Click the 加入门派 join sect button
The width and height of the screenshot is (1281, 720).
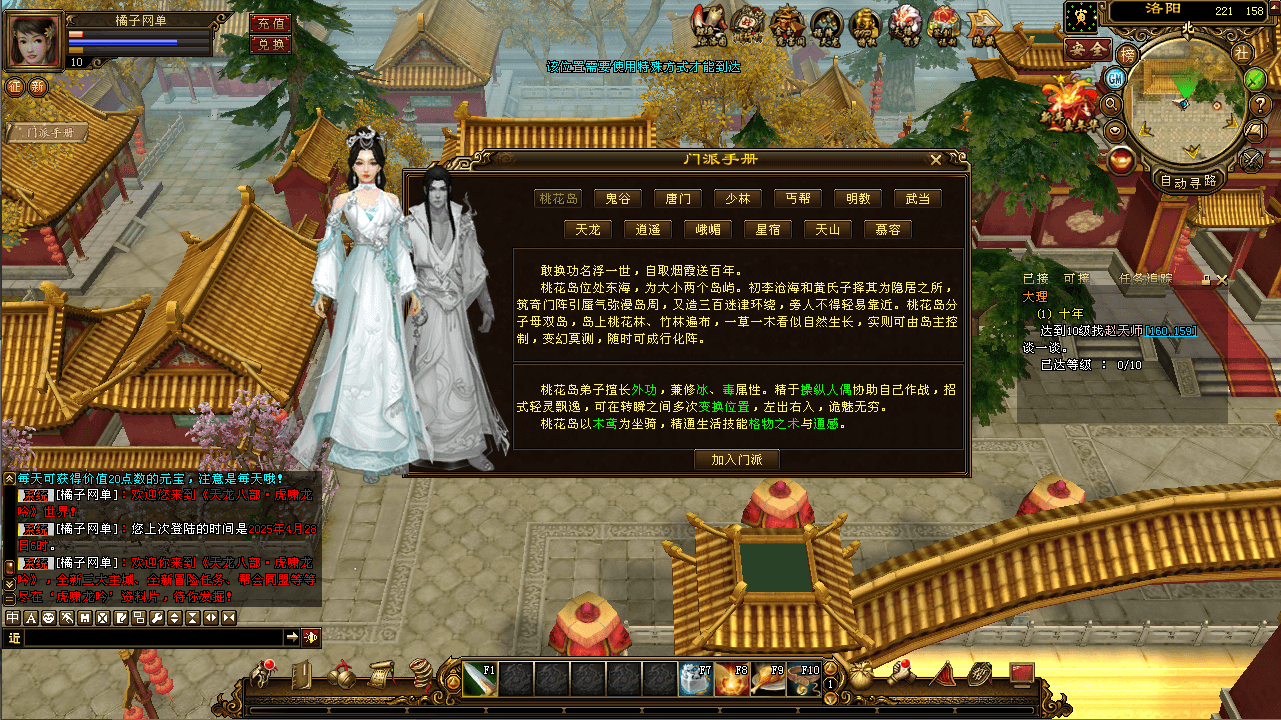tap(737, 459)
